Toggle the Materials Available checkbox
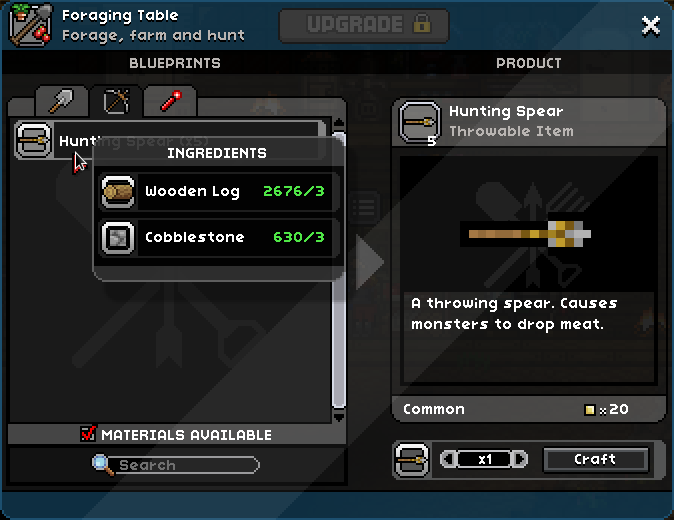This screenshot has width=674, height=520. click(88, 434)
